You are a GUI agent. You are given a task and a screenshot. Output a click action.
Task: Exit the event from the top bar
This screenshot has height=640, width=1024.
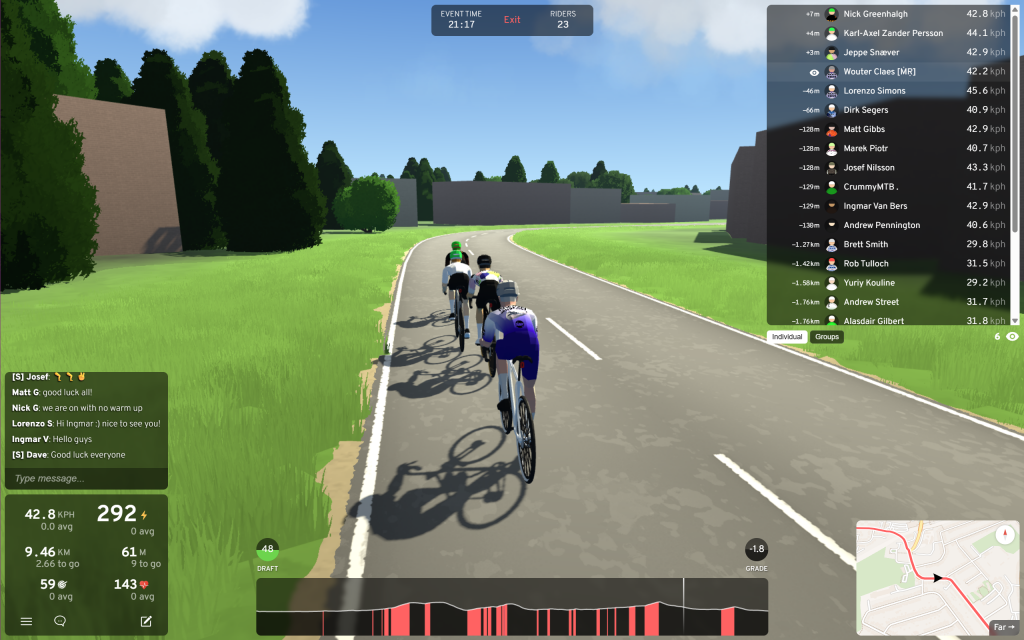pos(512,20)
